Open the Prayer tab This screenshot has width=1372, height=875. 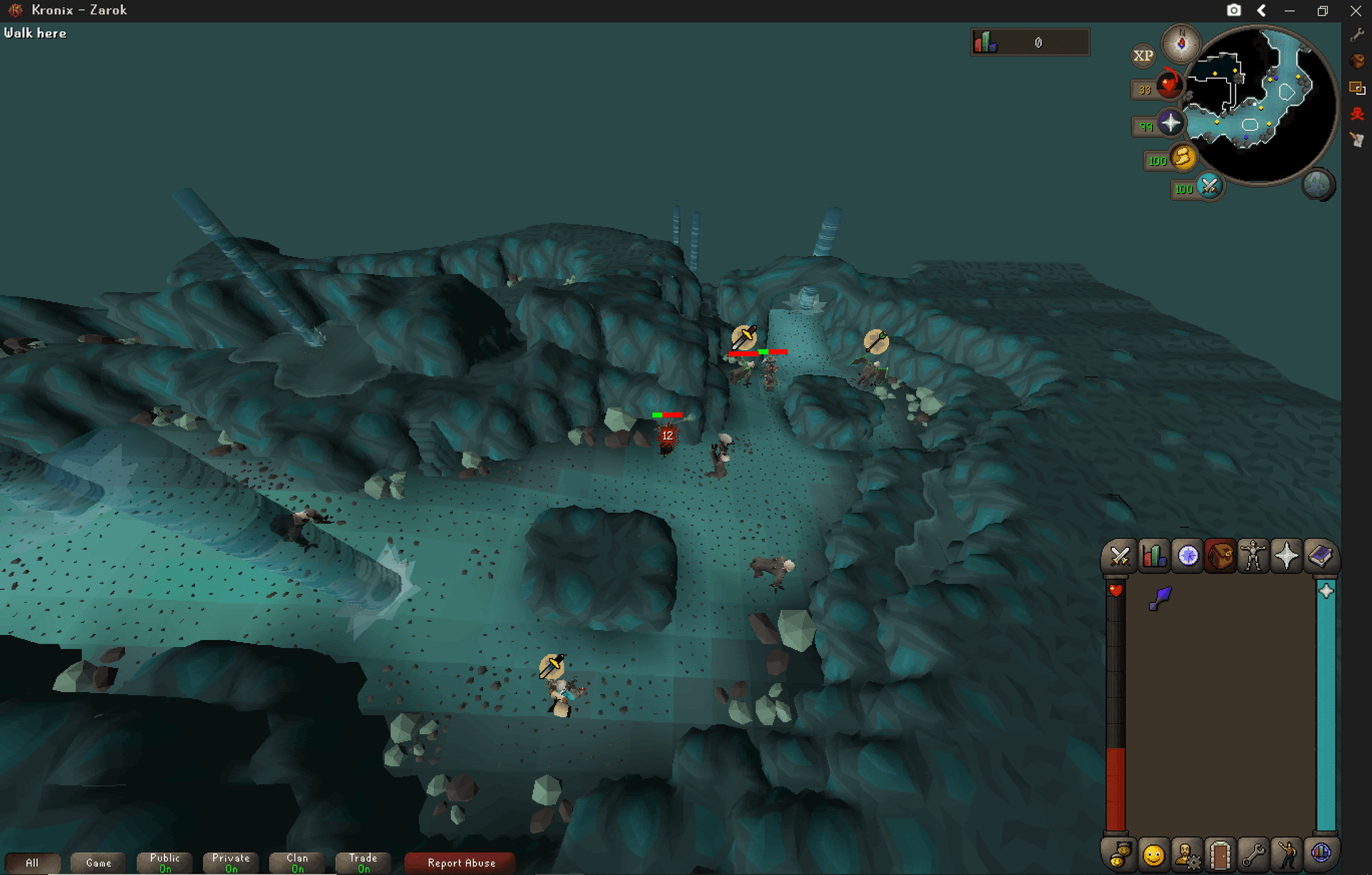1286,556
